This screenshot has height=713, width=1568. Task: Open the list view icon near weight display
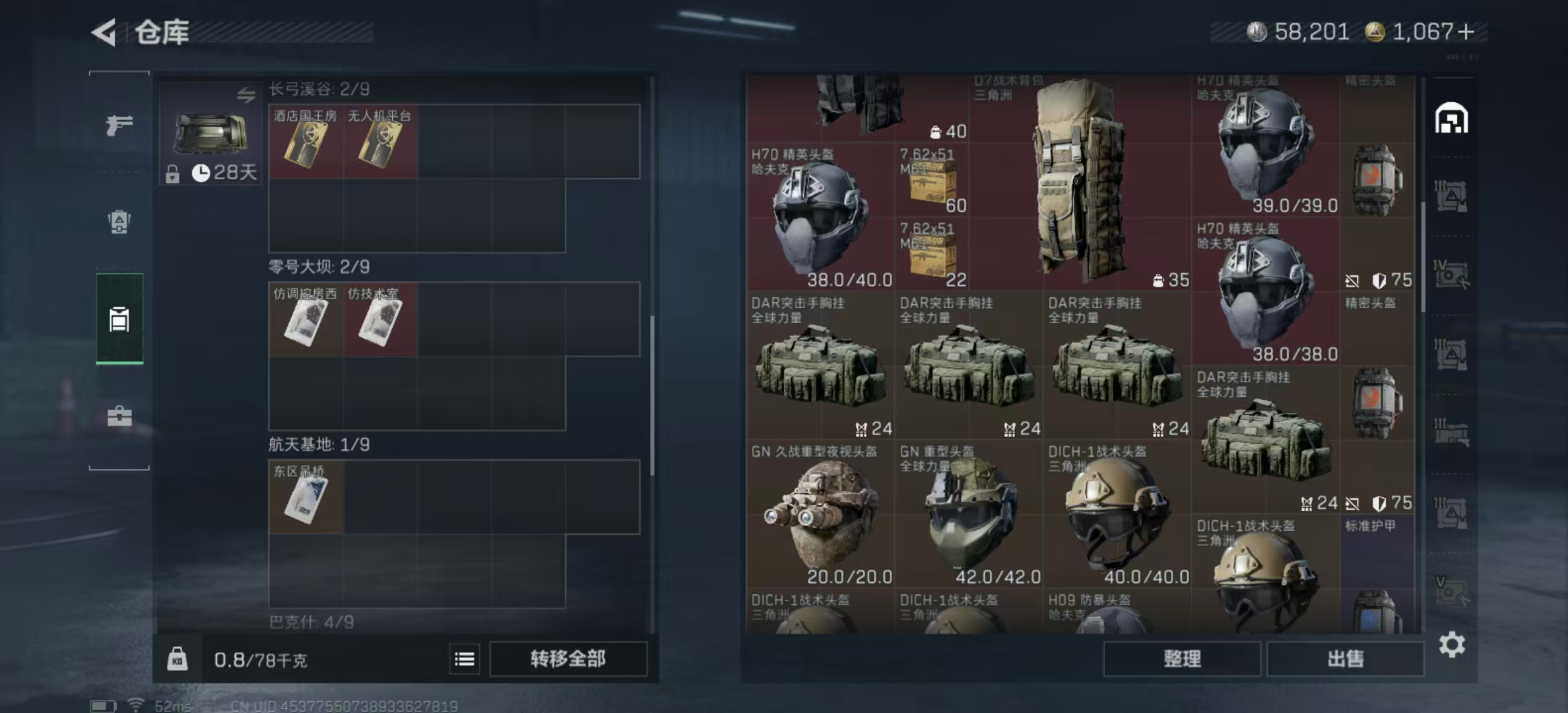(x=464, y=659)
